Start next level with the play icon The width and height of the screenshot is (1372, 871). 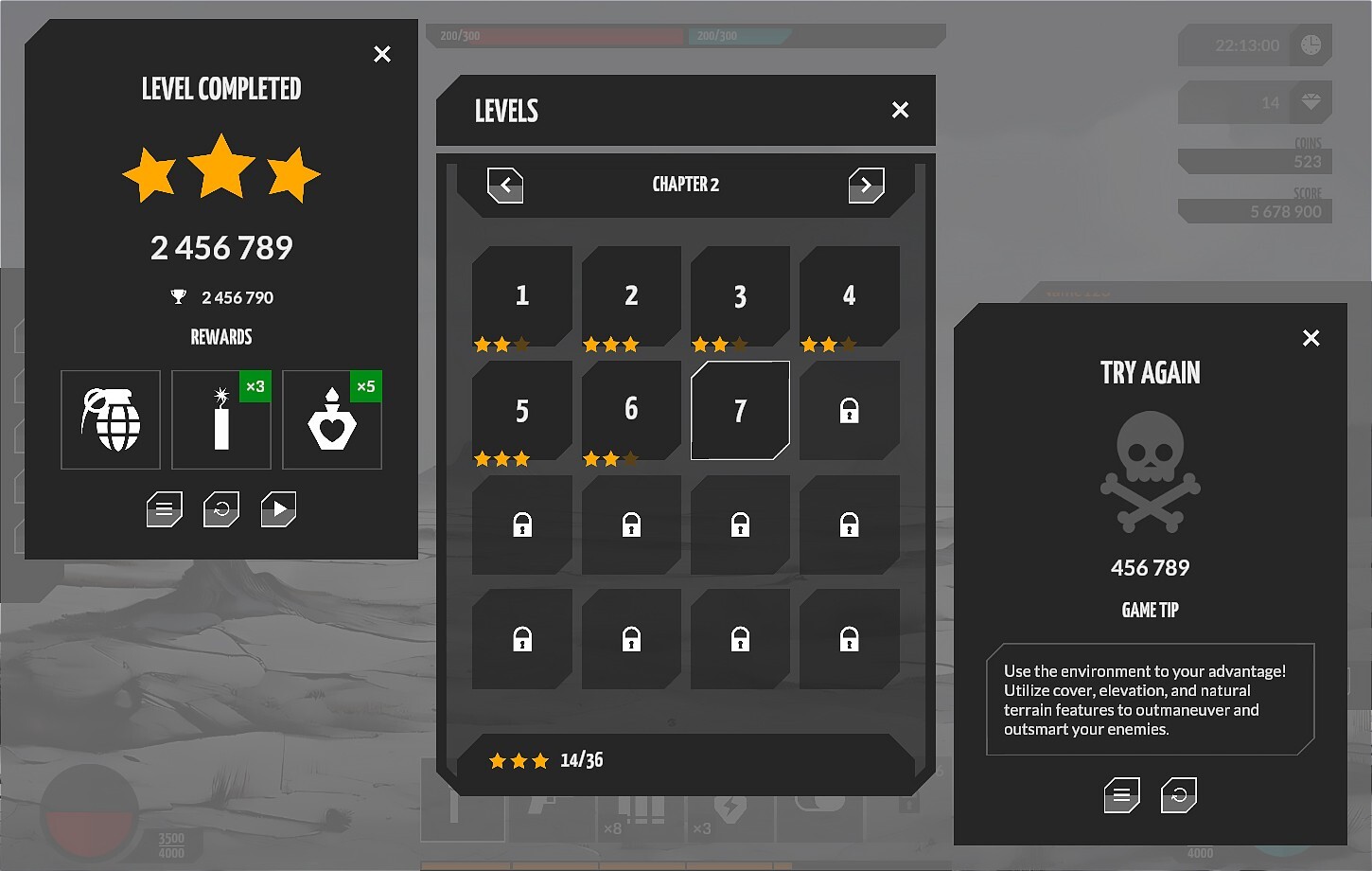(277, 508)
